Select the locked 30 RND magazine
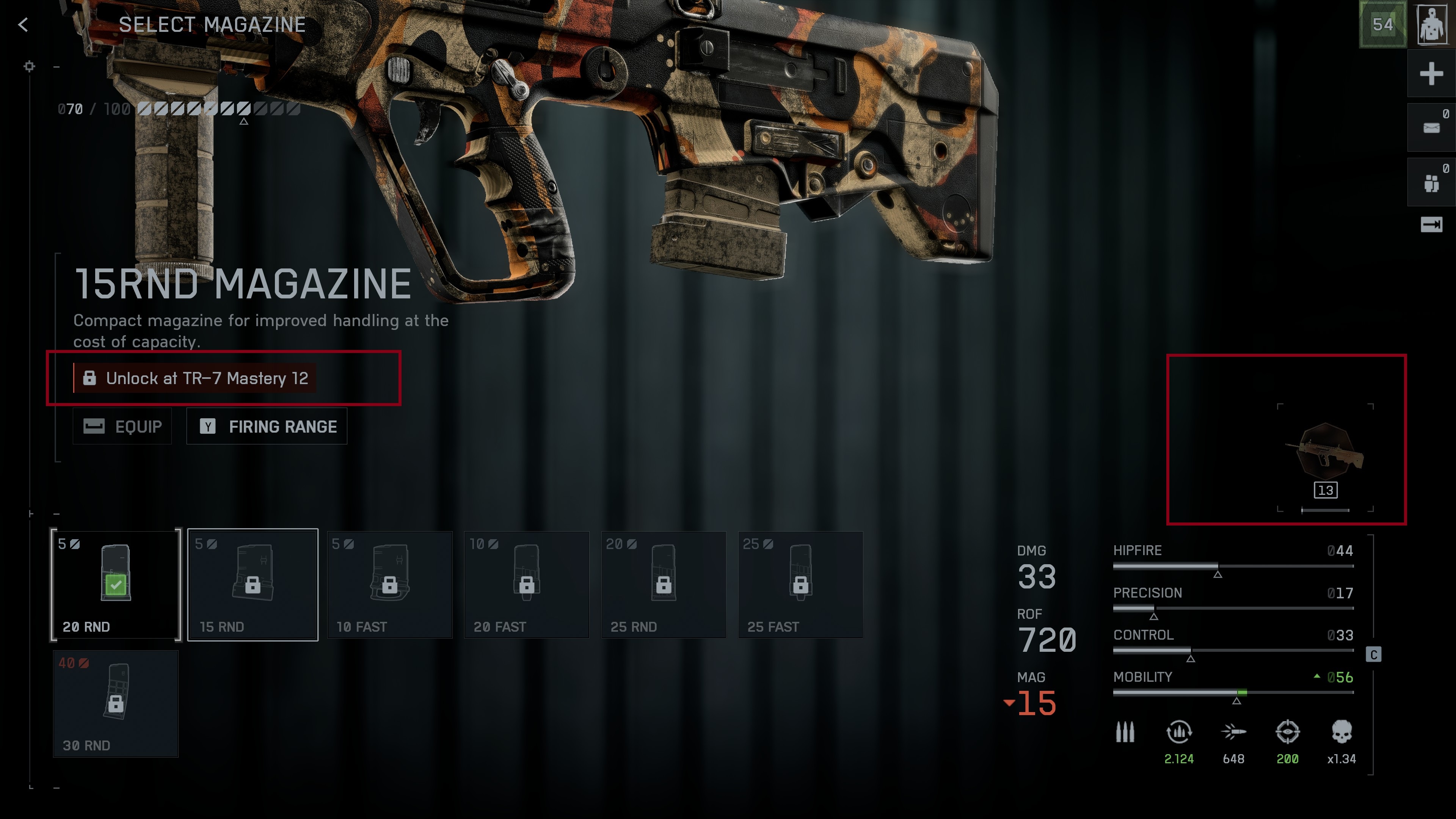1456x819 pixels. [x=116, y=703]
